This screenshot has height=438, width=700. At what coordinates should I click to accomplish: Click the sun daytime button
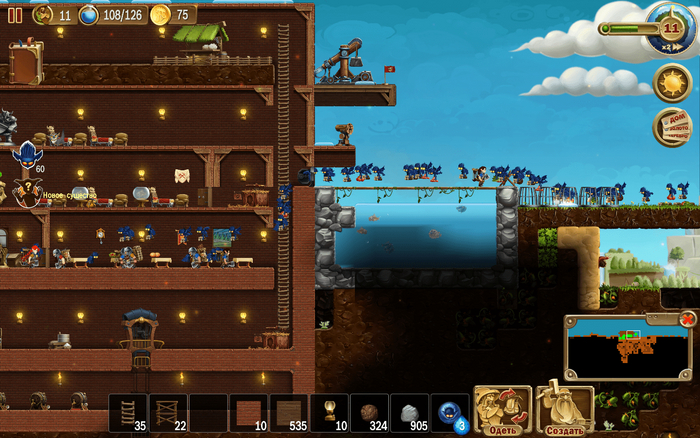pyautogui.click(x=671, y=82)
